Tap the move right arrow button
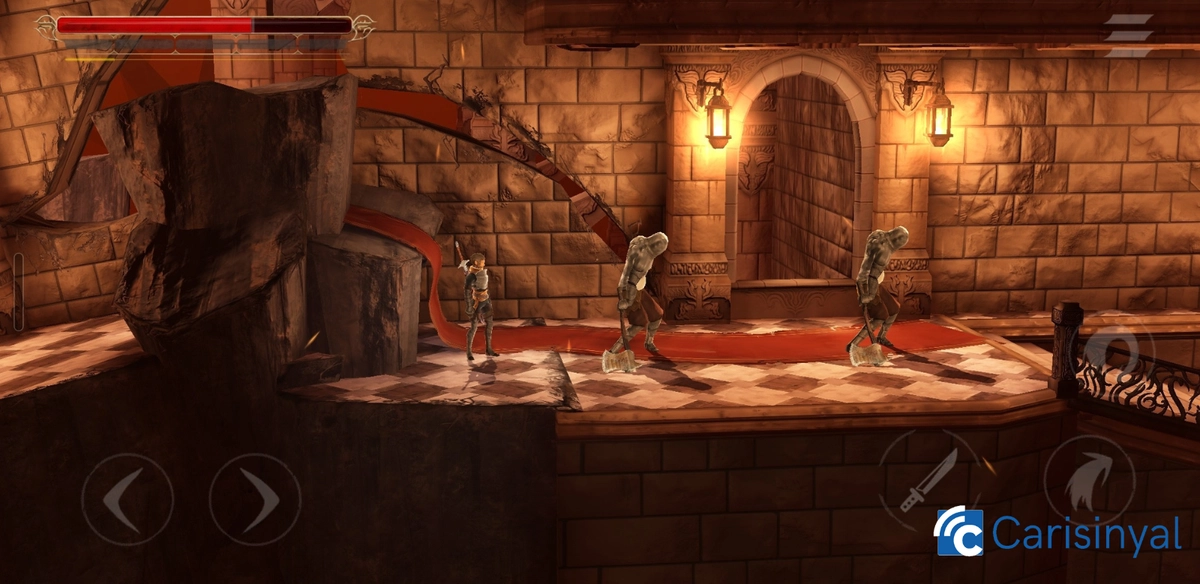The image size is (1200, 584). click(x=255, y=499)
